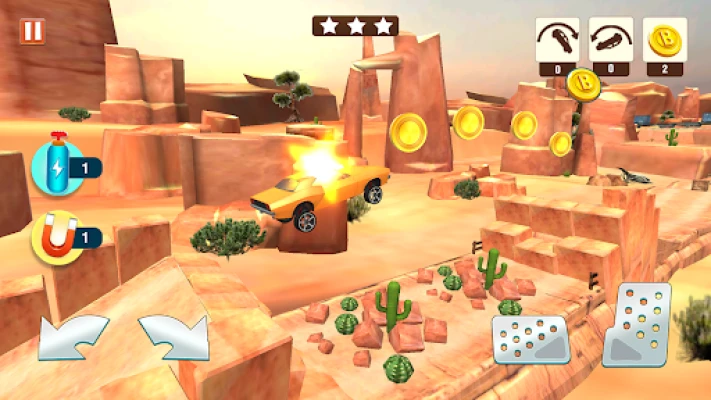Pause the game
The width and height of the screenshot is (711, 400).
coord(32,31)
